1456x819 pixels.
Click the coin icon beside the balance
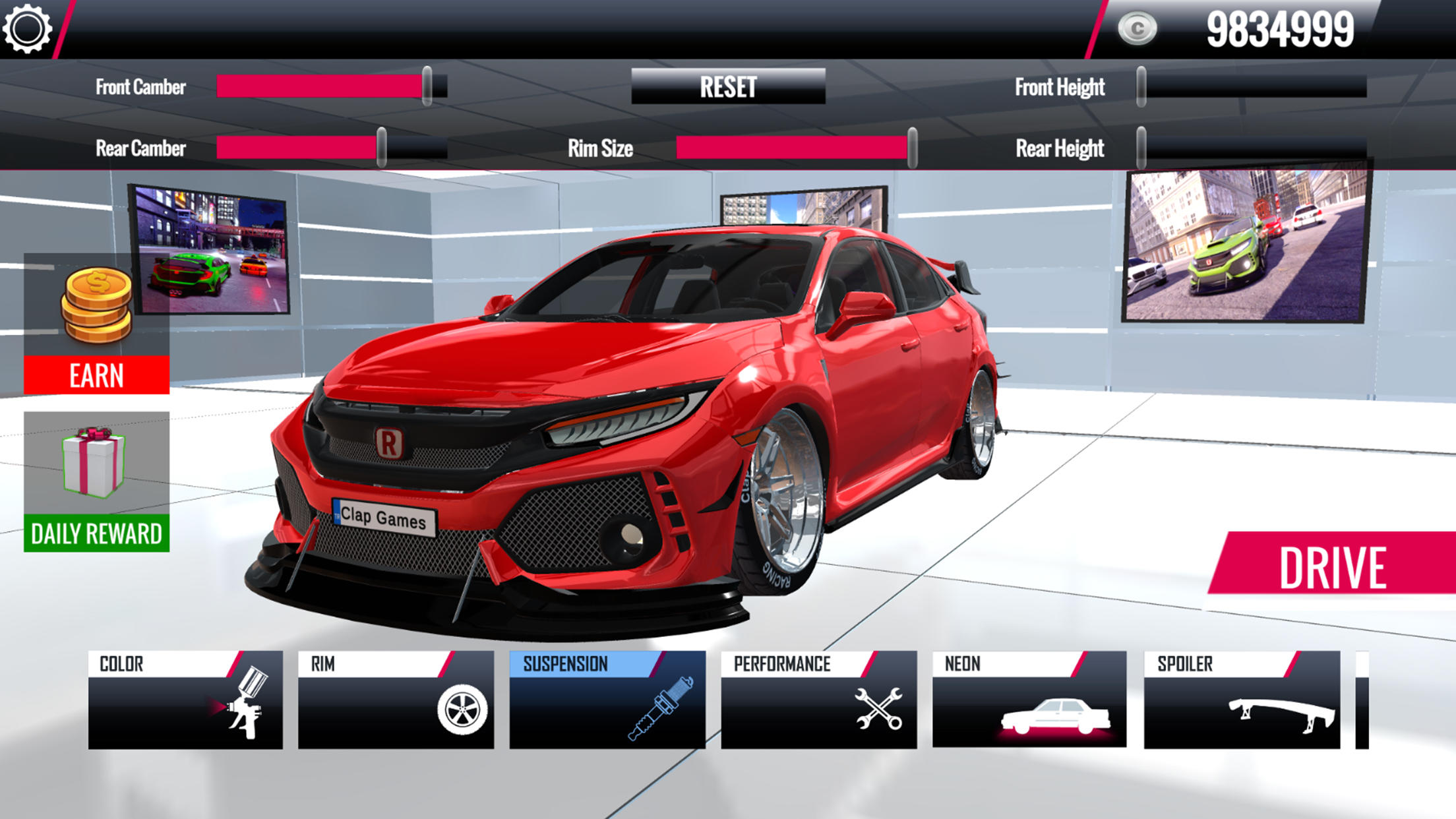pos(1137,28)
